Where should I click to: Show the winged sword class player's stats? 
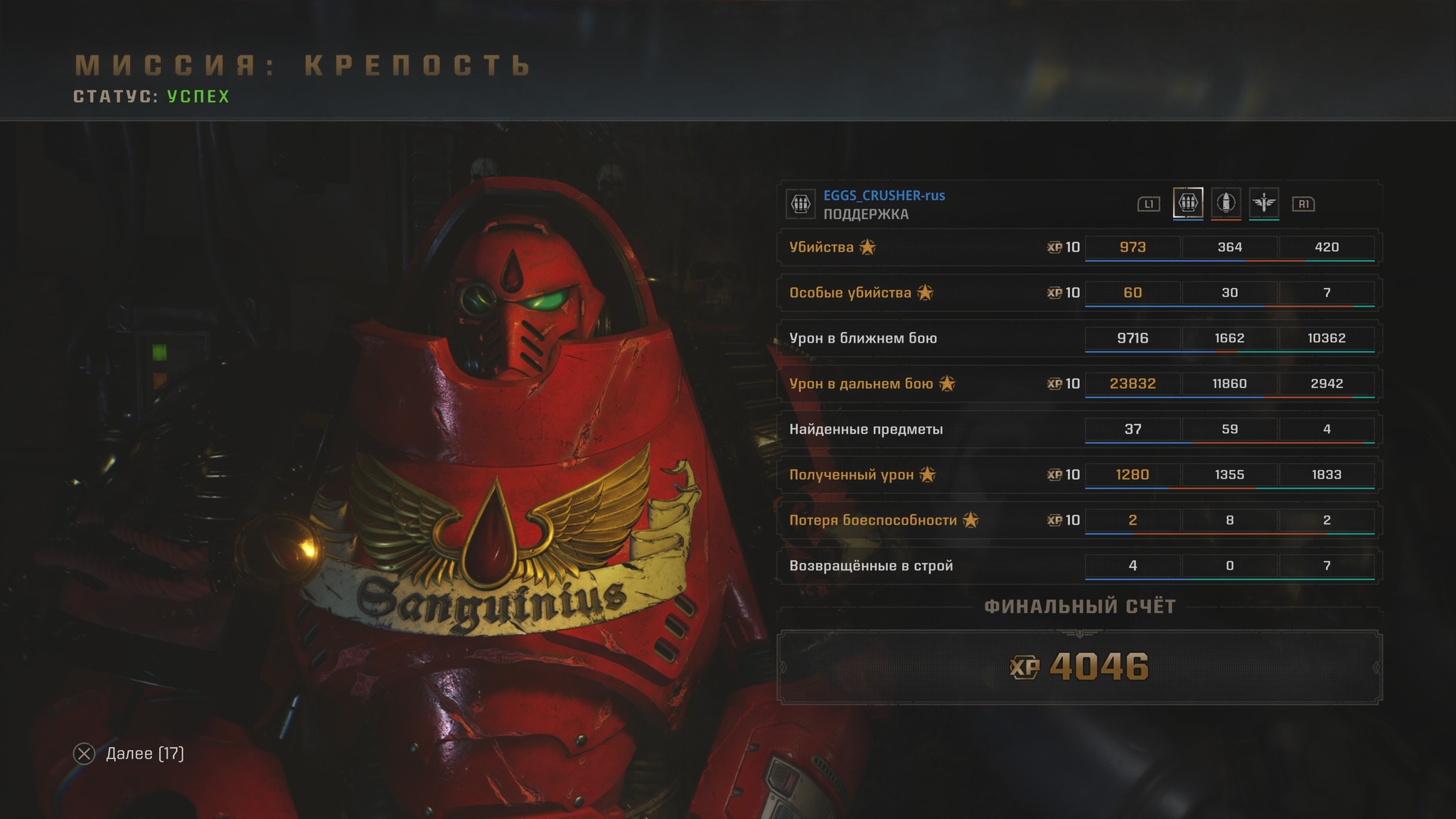click(1263, 203)
